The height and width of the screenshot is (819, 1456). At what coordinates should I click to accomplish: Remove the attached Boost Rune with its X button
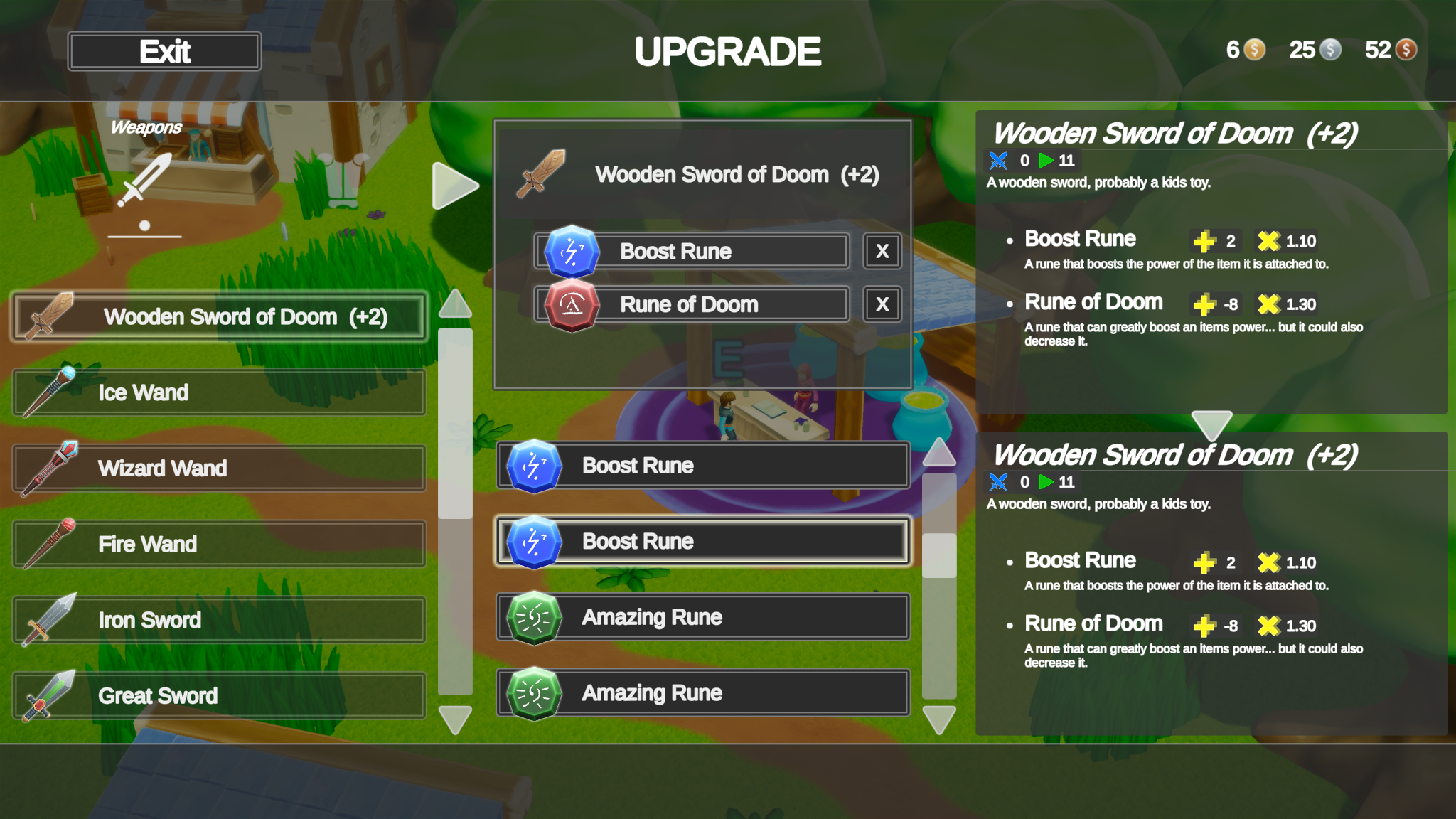pyautogui.click(x=881, y=251)
